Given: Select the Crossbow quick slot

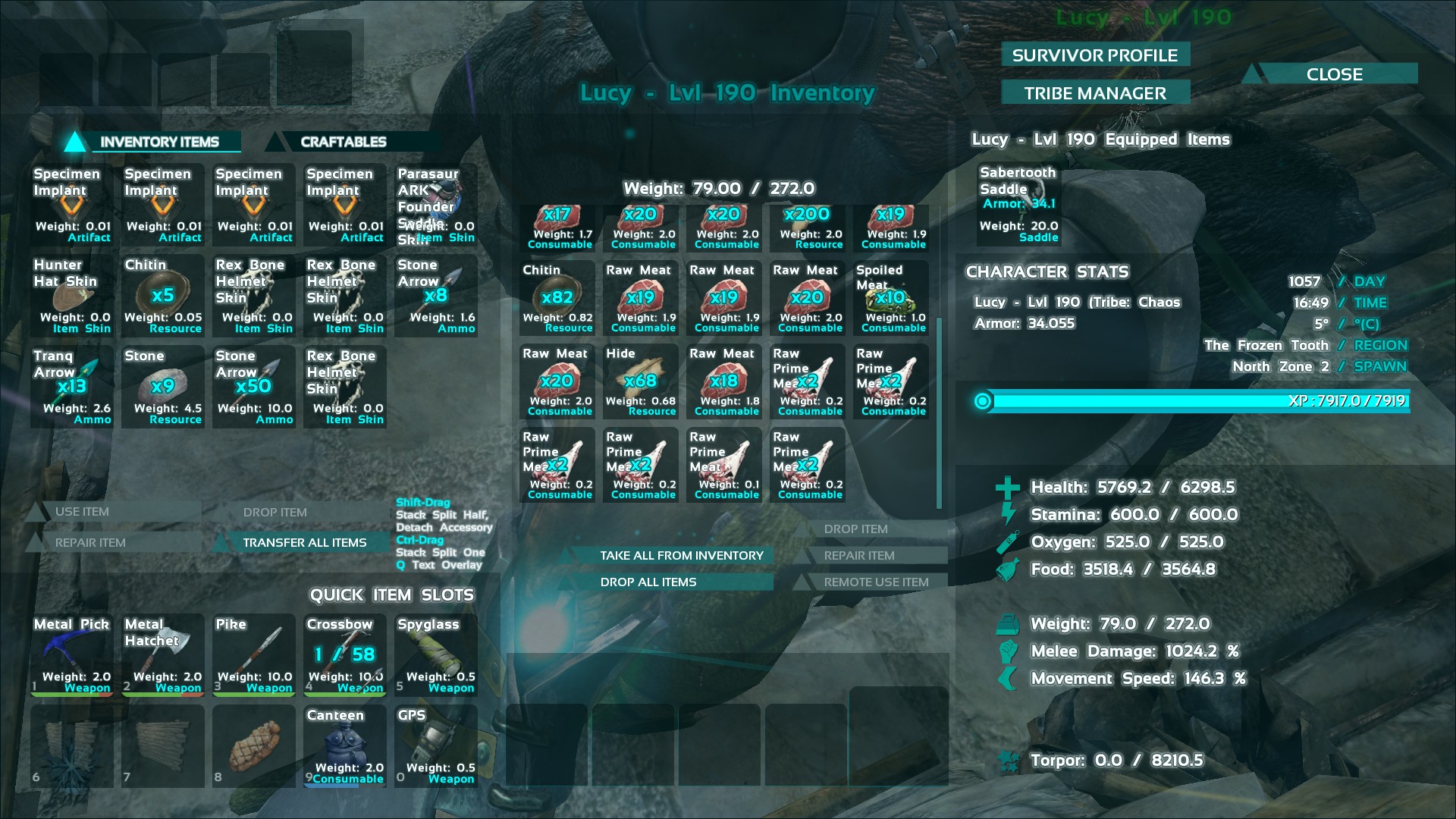Looking at the screenshot, I should pyautogui.click(x=345, y=654).
